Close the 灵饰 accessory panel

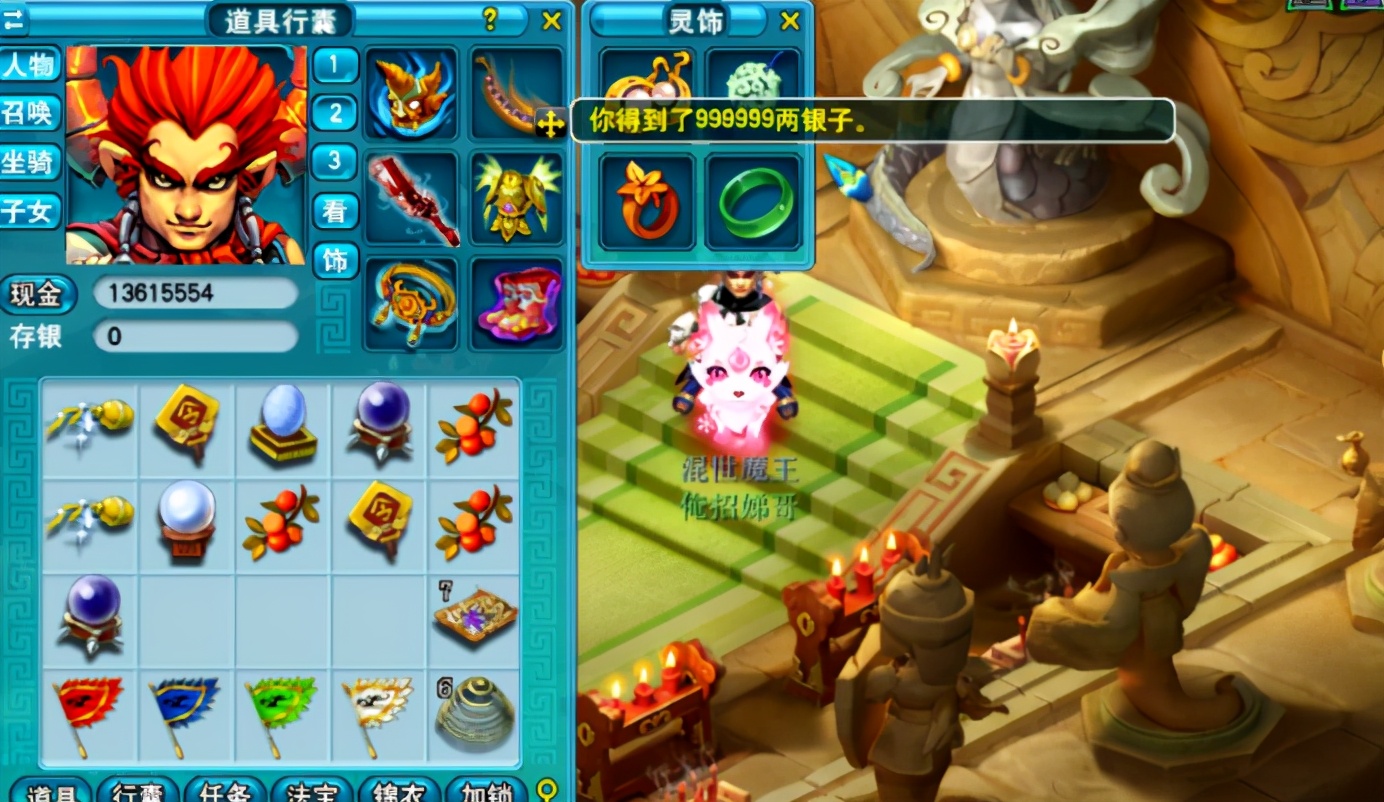pyautogui.click(x=790, y=21)
